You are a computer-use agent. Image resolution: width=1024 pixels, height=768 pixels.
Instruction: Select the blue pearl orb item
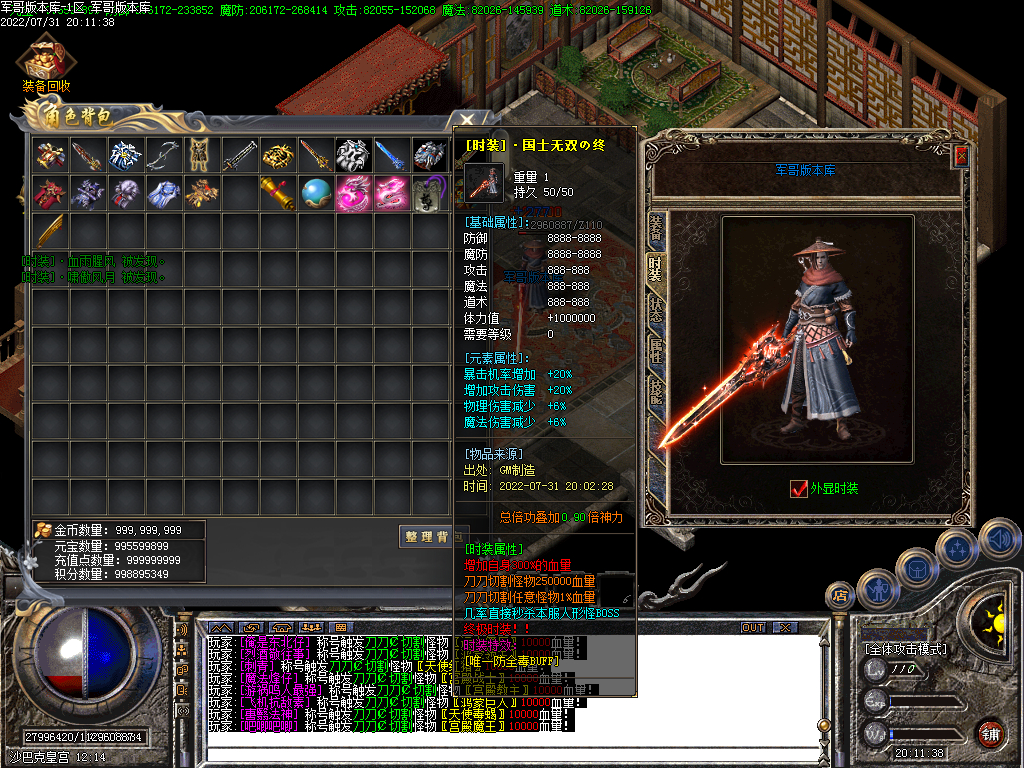point(316,192)
